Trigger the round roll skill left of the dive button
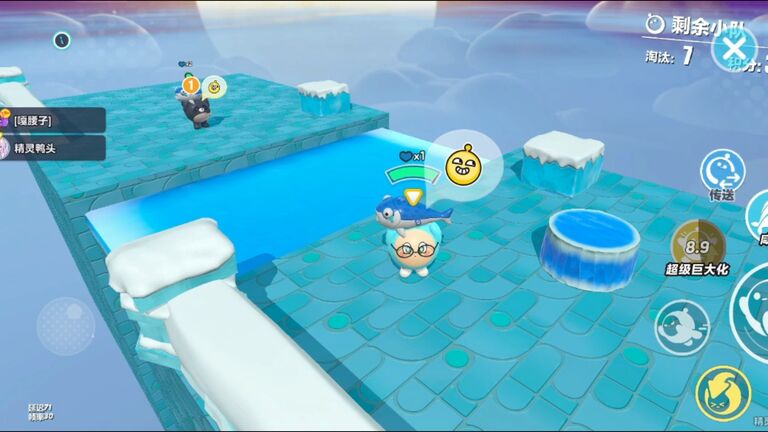 click(682, 326)
